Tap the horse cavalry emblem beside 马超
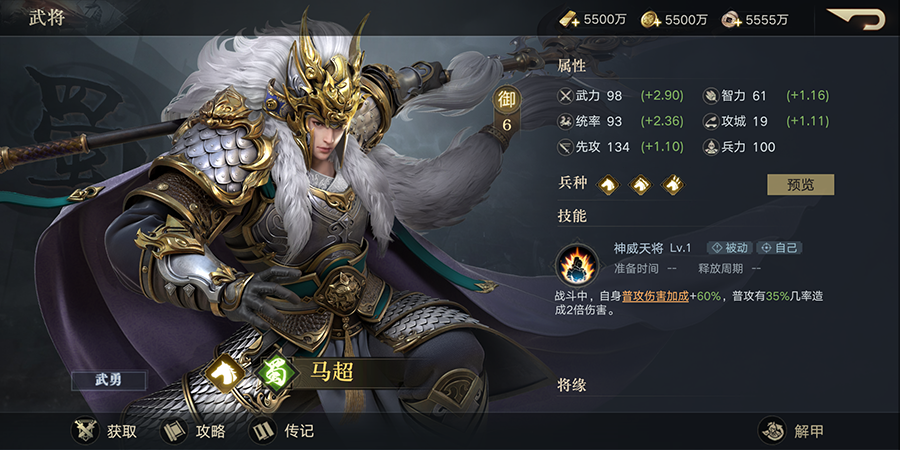Viewport: 900px width, 450px height. click(x=226, y=372)
